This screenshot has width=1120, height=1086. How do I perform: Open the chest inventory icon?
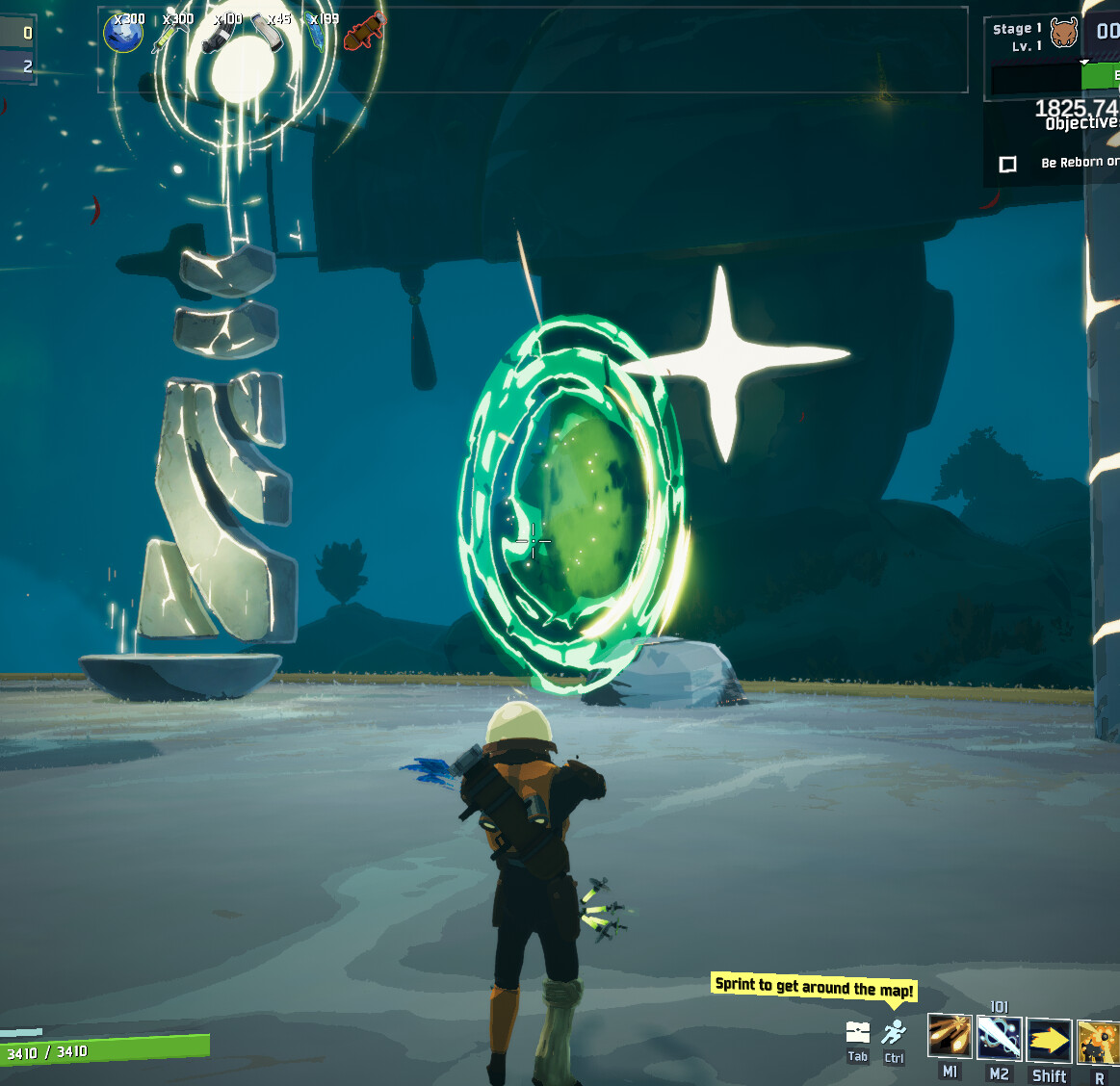[x=857, y=1032]
